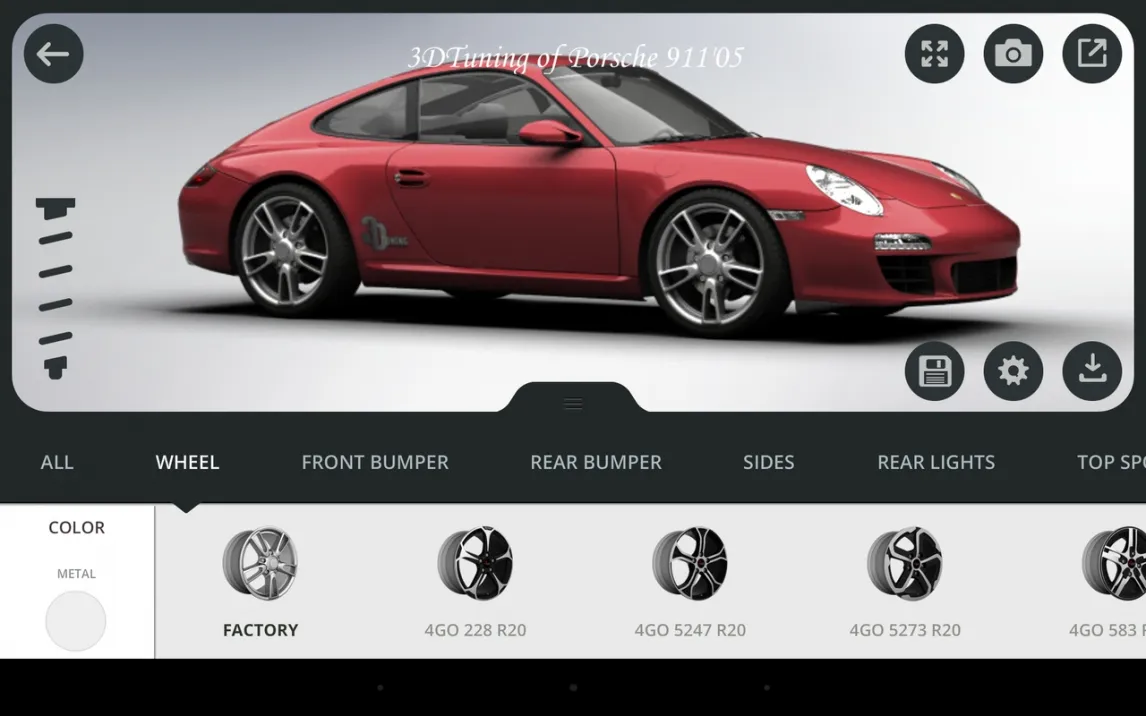This screenshot has width=1146, height=716.
Task: Select the FACTORY wheel
Action: point(260,582)
